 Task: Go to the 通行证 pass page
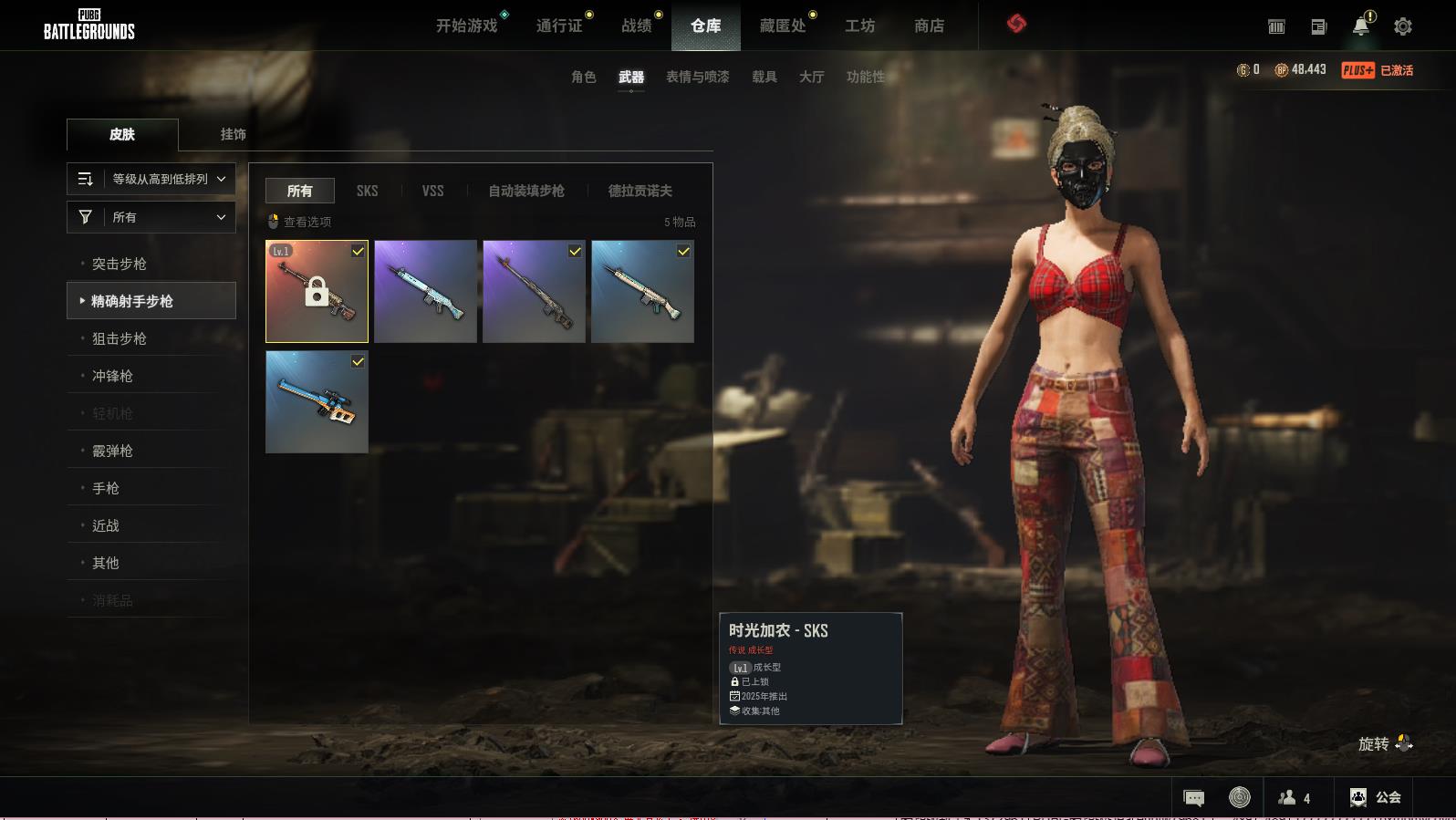[x=558, y=26]
